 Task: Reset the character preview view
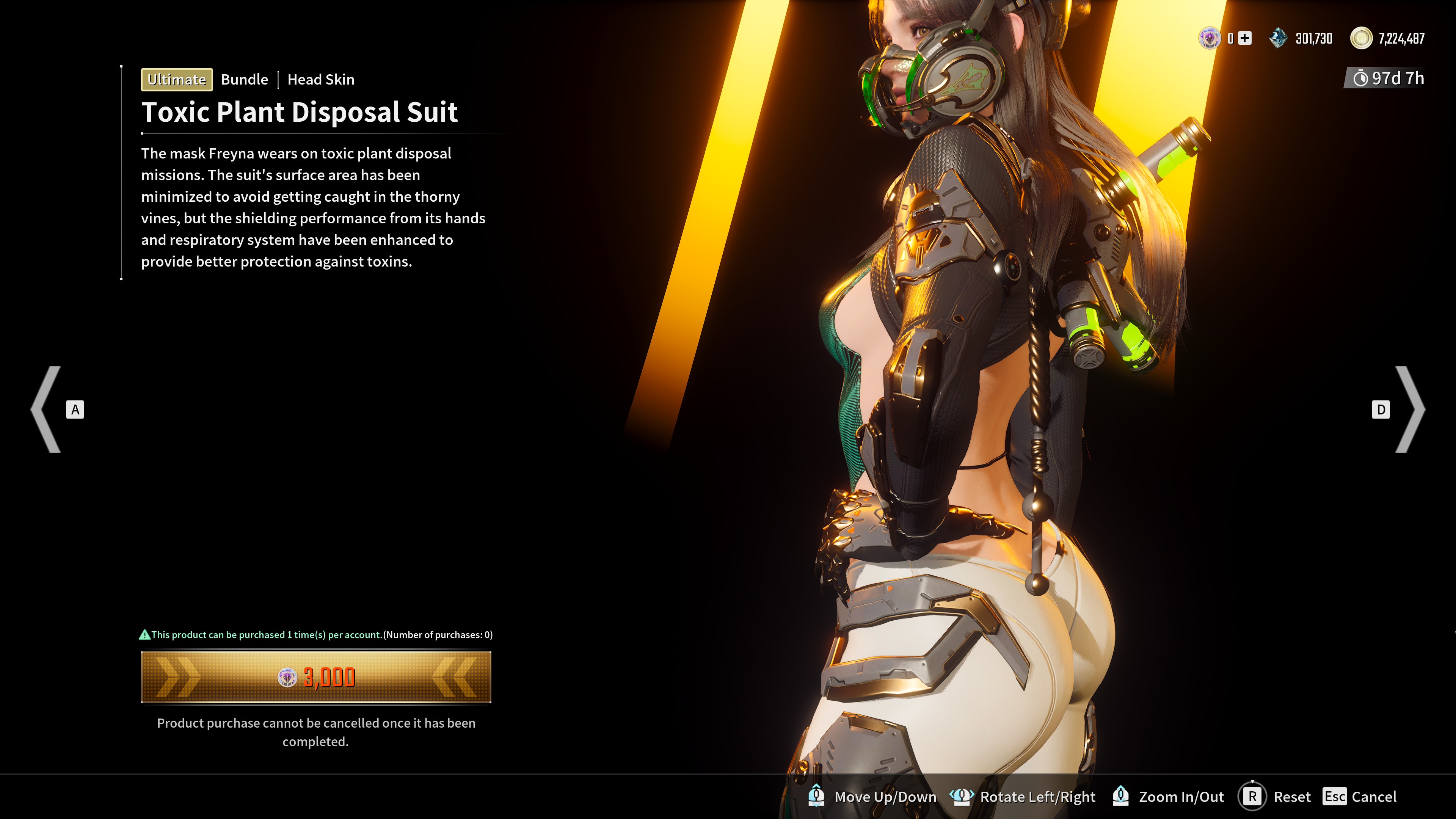pyautogui.click(x=1275, y=797)
